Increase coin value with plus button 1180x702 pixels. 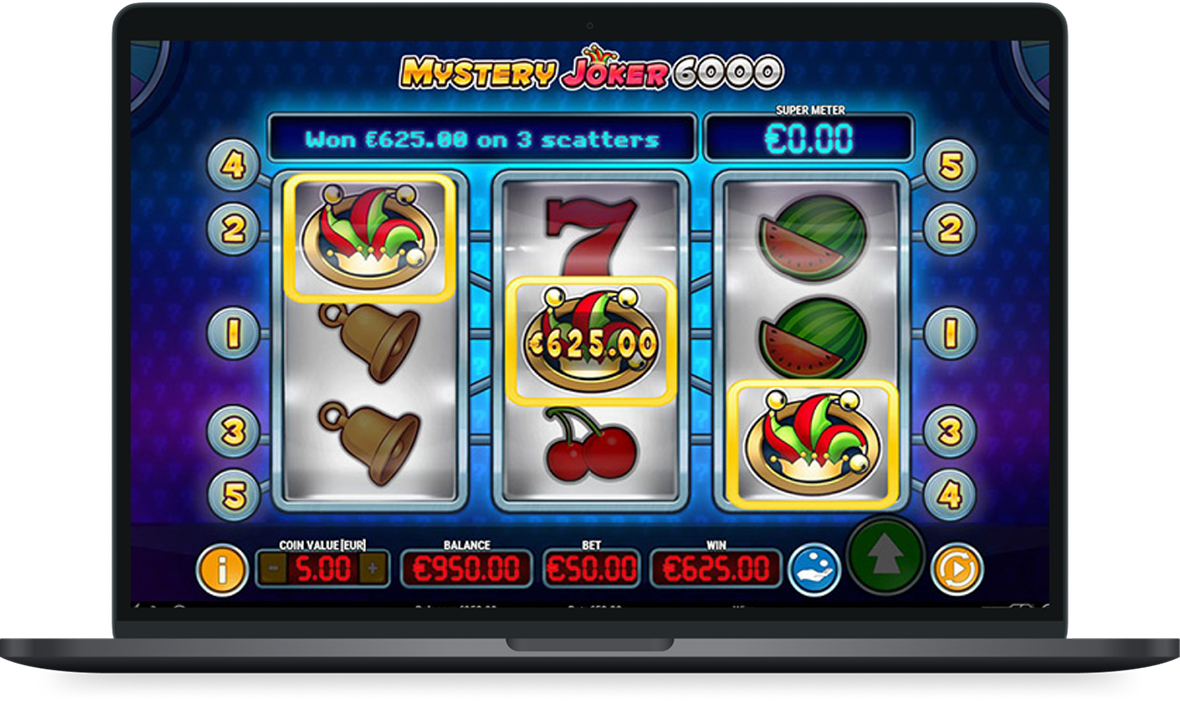(x=373, y=569)
